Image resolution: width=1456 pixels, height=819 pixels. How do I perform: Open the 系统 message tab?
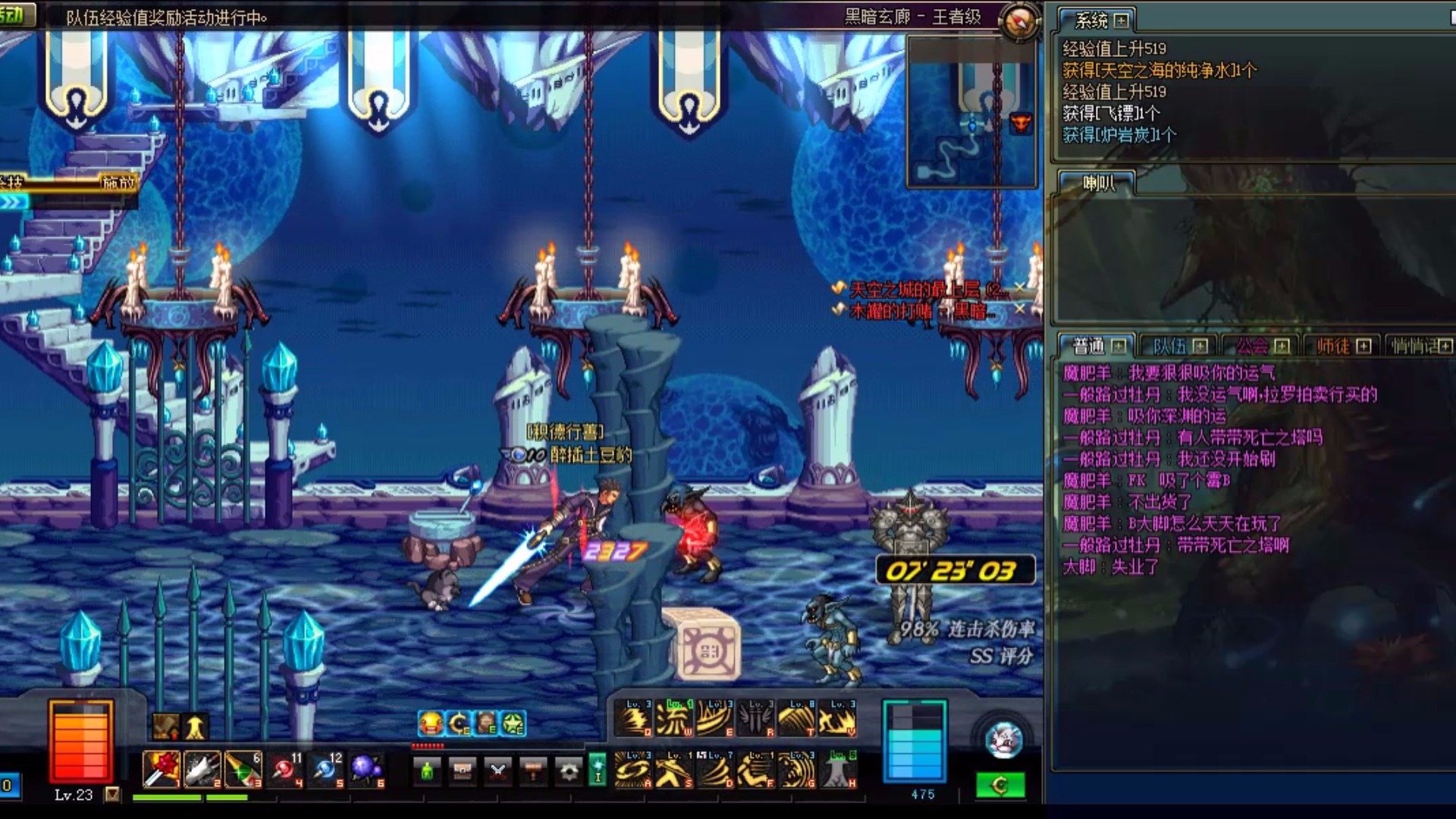[x=1092, y=20]
